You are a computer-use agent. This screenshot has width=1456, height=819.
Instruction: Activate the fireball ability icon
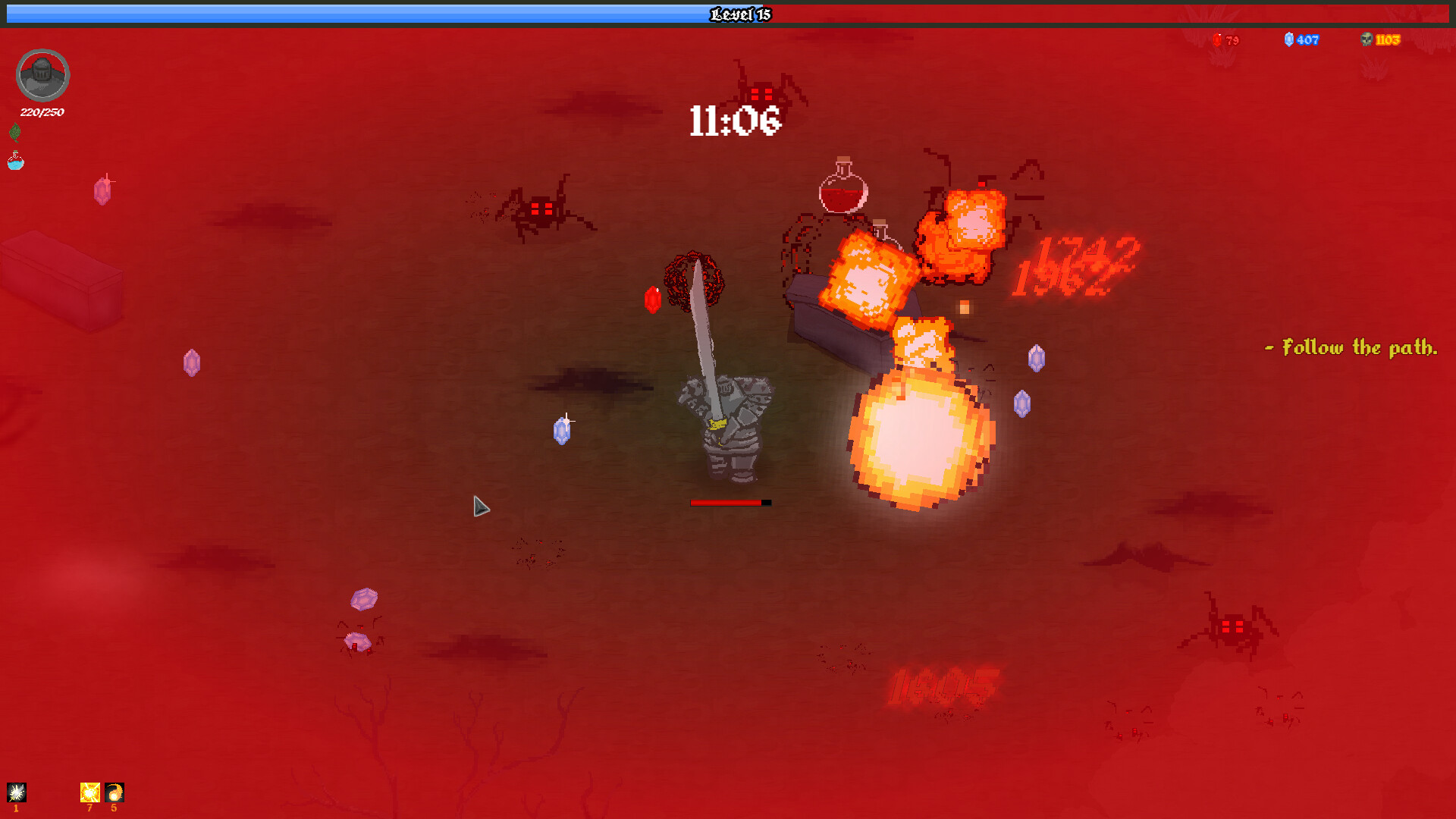pyautogui.click(x=115, y=792)
